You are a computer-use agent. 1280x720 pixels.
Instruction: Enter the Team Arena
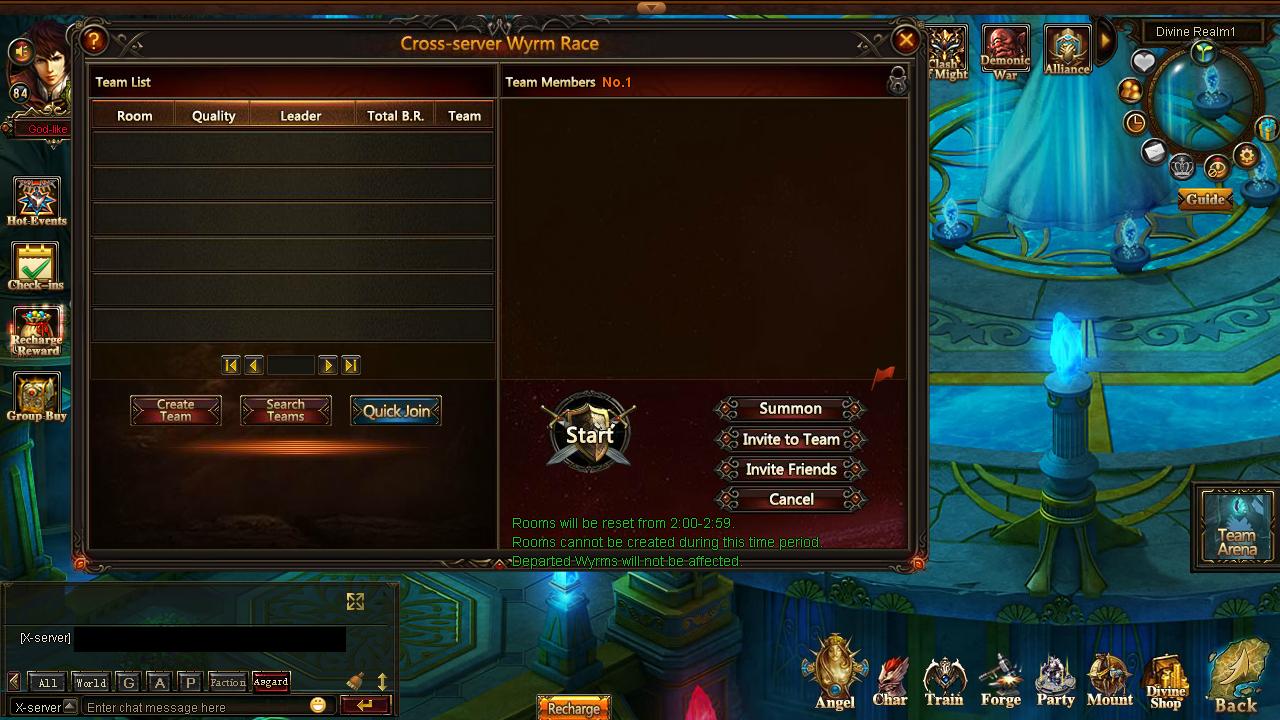click(1236, 526)
